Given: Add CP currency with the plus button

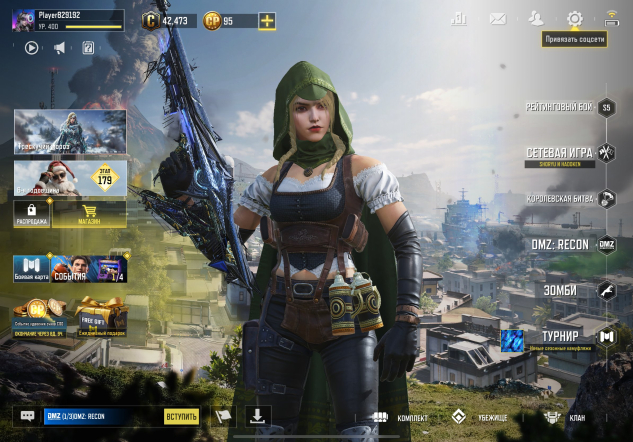Looking at the screenshot, I should click(x=266, y=21).
